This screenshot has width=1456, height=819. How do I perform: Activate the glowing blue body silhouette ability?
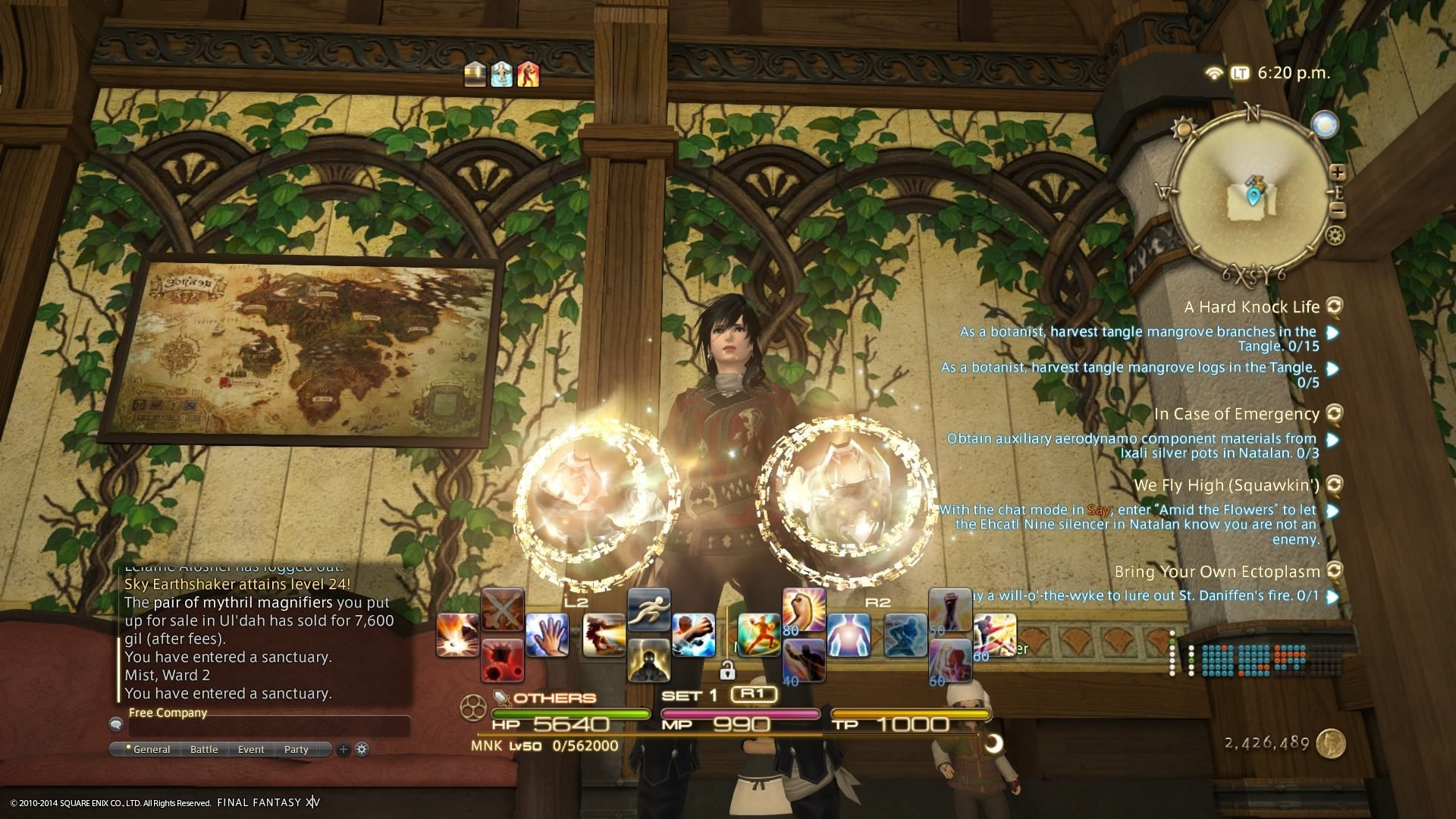tap(849, 635)
